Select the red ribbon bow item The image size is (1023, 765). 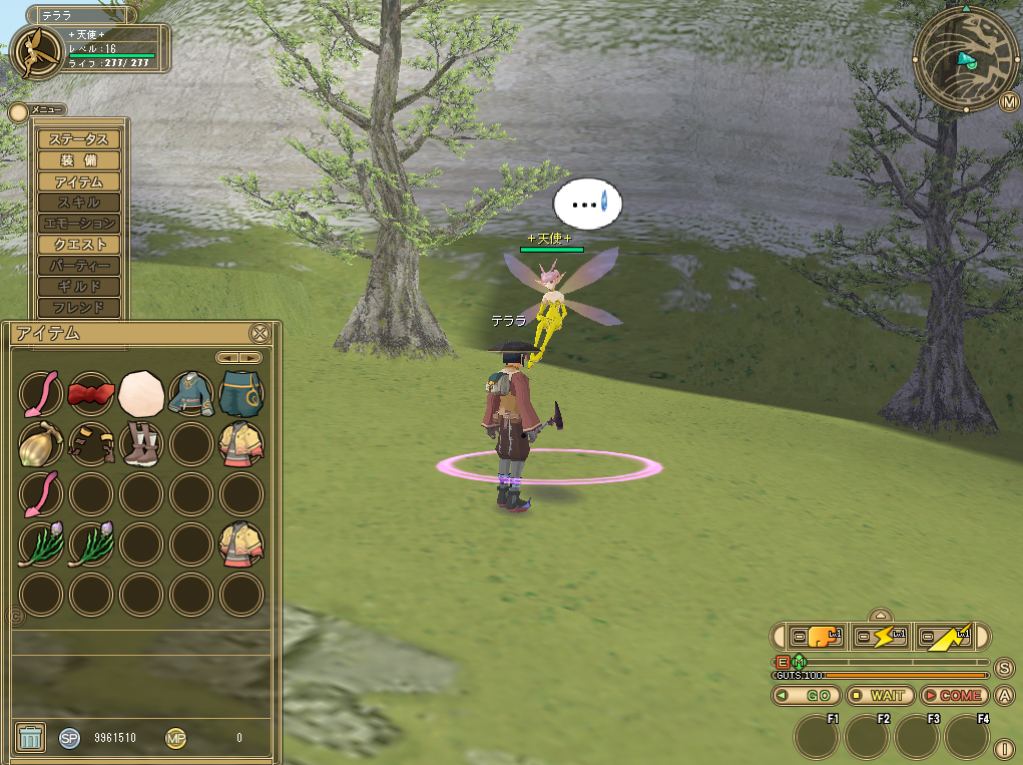click(91, 394)
